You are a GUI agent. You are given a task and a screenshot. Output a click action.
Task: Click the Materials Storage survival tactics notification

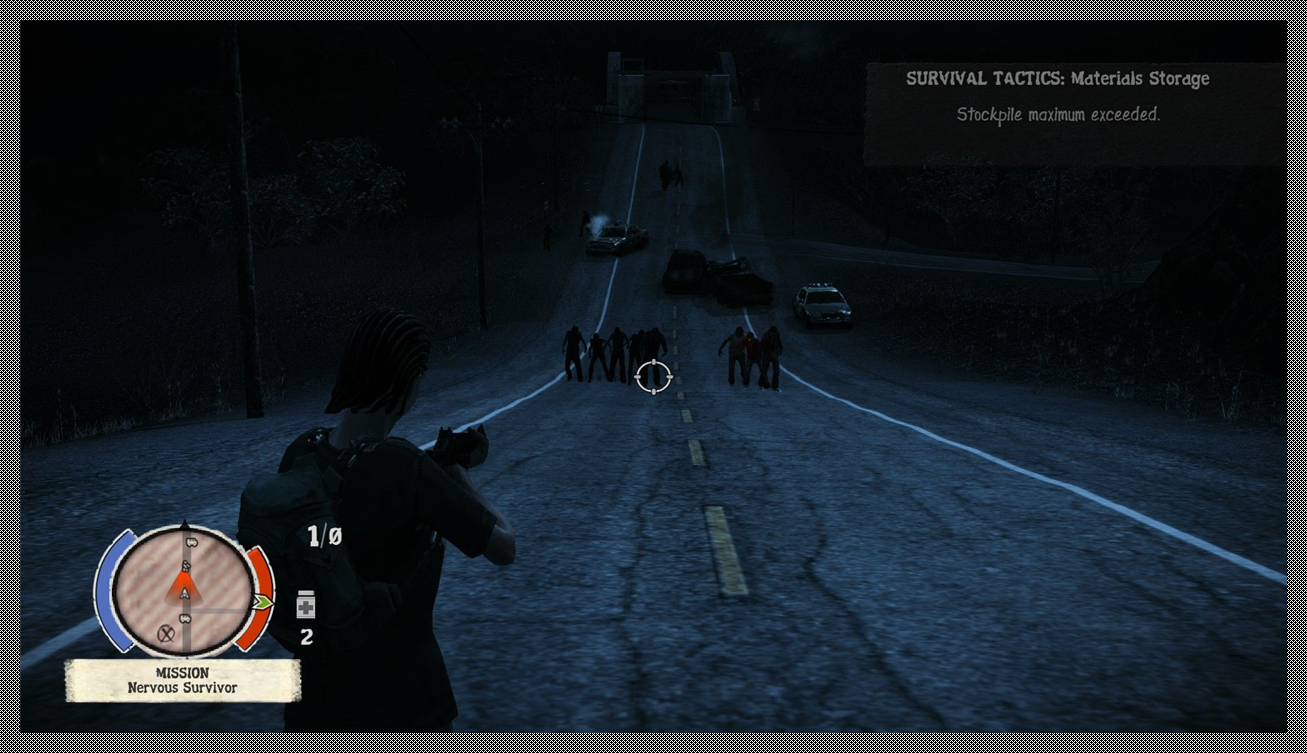(x=1058, y=97)
